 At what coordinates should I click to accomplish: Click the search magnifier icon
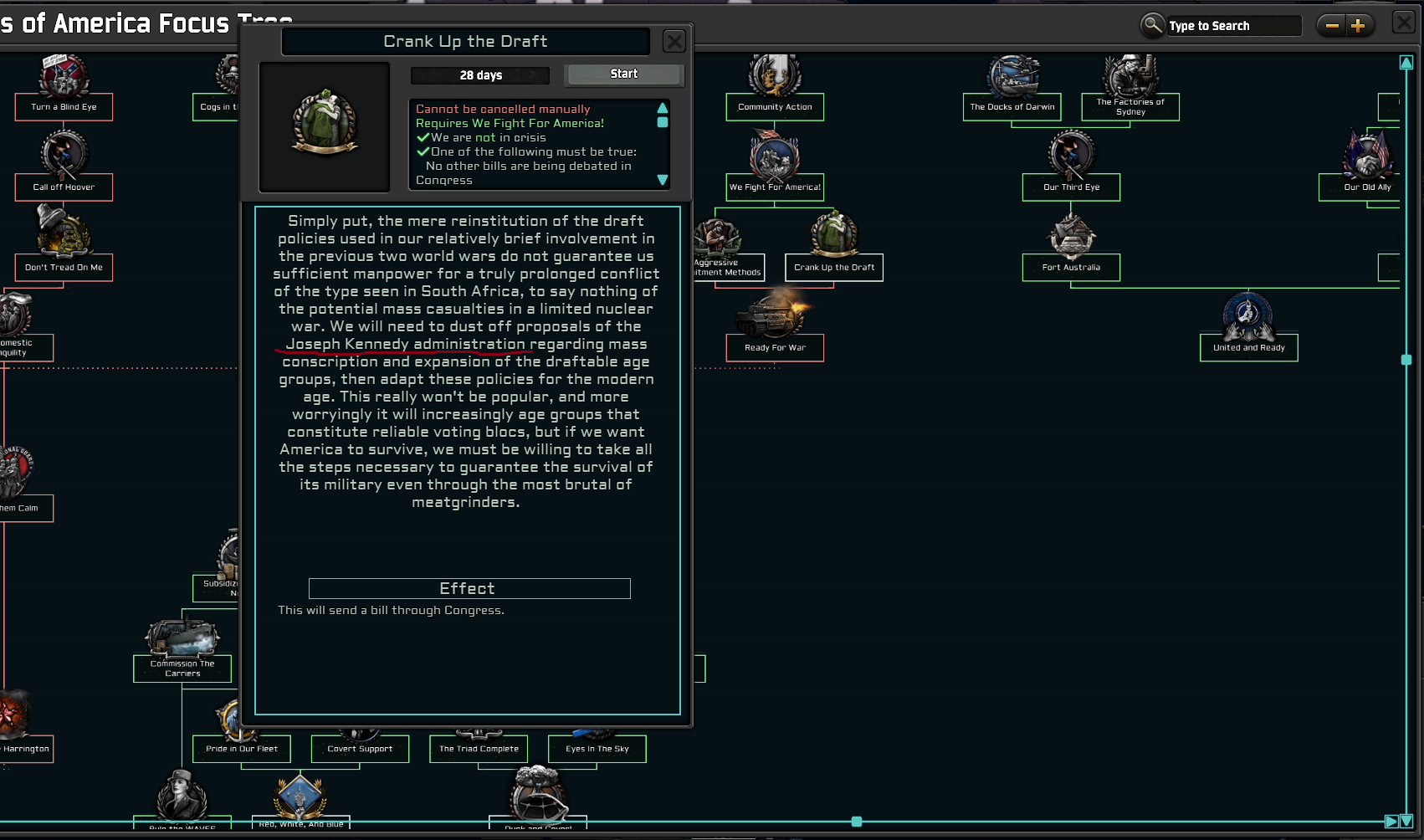(1152, 25)
